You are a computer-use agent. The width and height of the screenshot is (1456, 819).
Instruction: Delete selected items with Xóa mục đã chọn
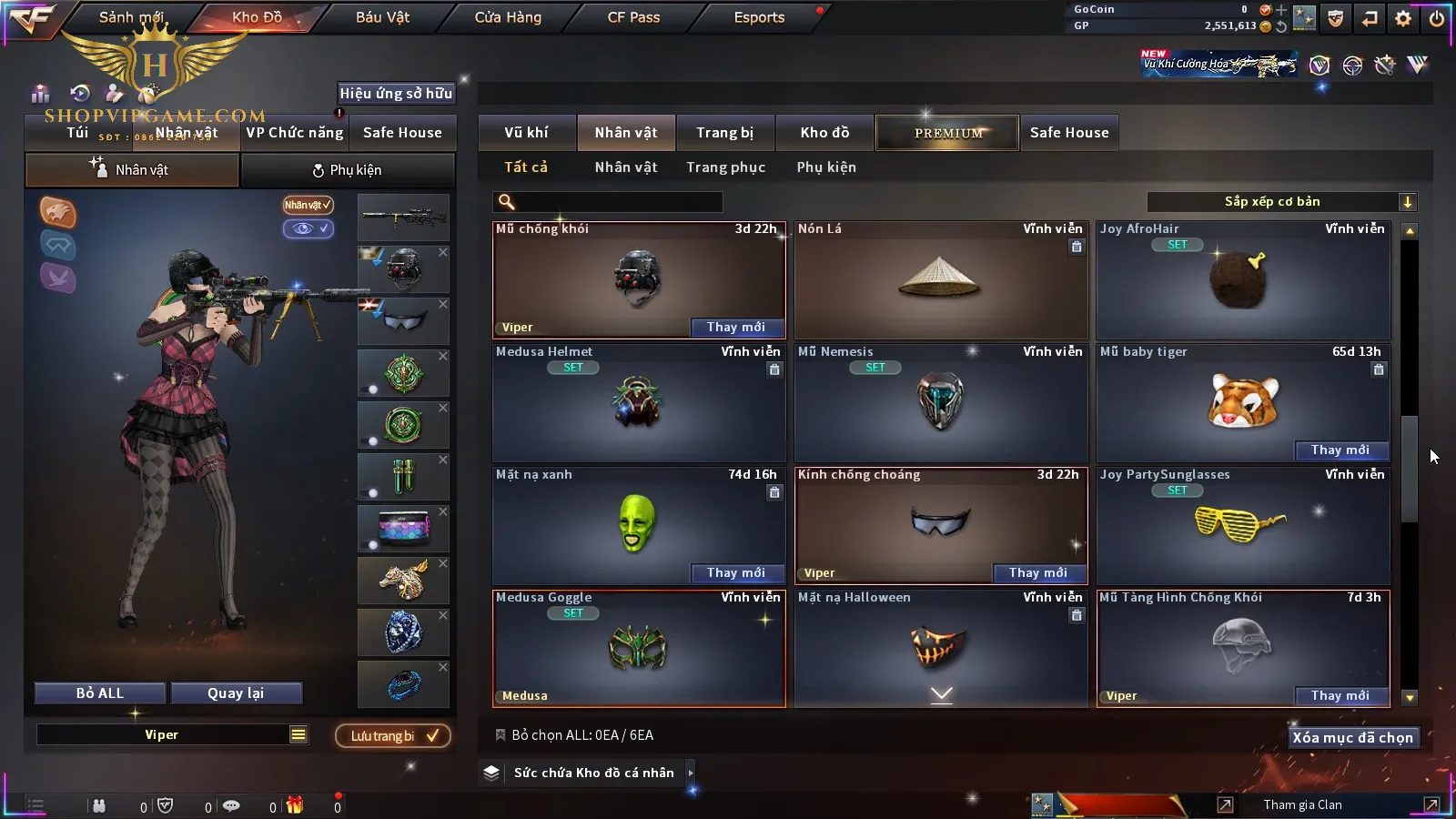(x=1352, y=738)
